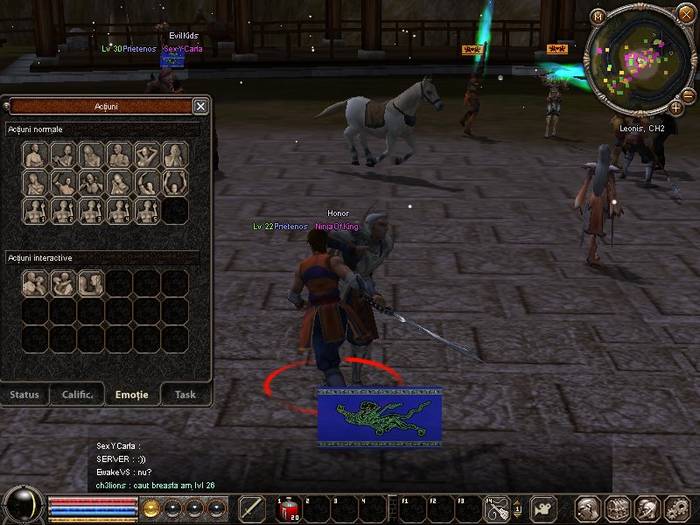Zoom in the minimap with plus button
Image resolution: width=700 pixels, height=525 pixels.
(676, 108)
